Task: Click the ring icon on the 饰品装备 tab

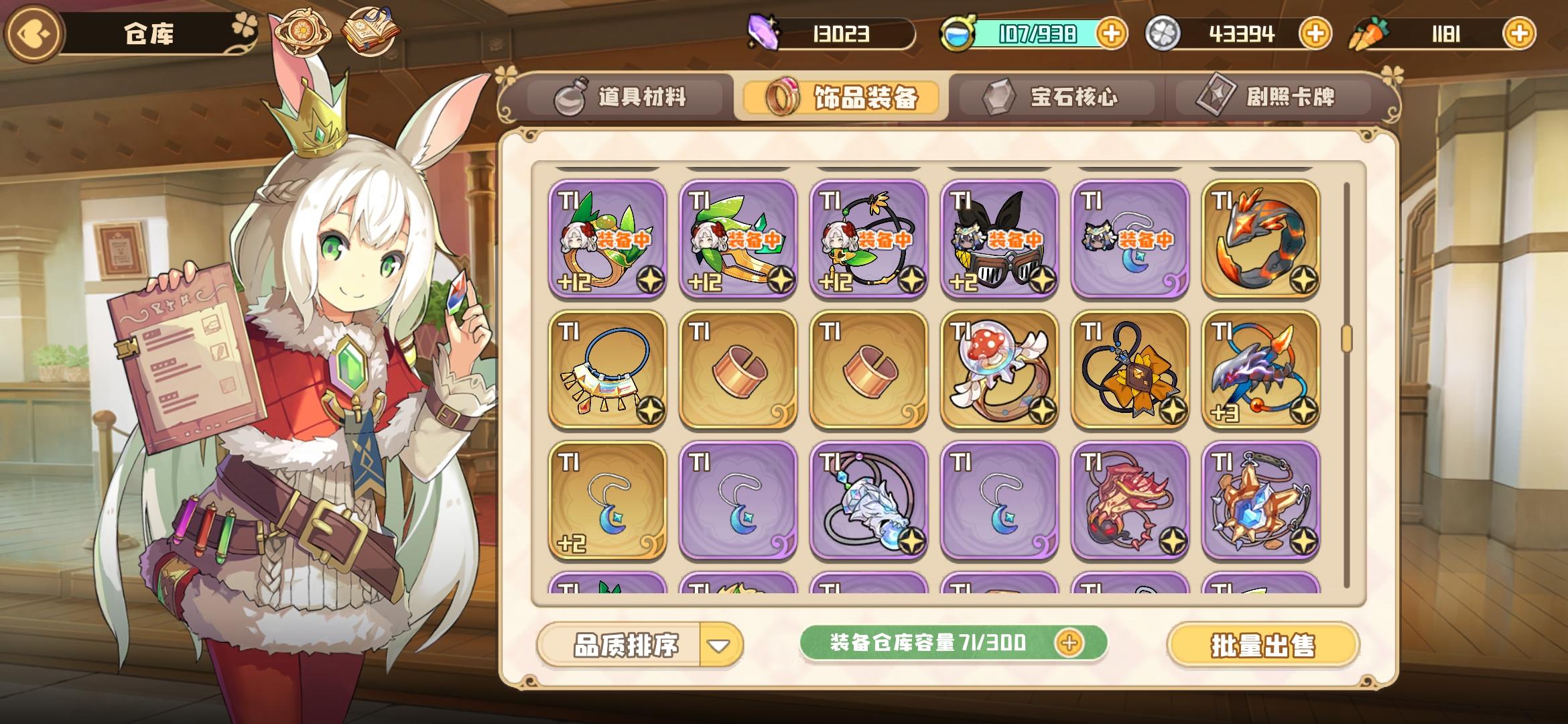Action: point(782,96)
